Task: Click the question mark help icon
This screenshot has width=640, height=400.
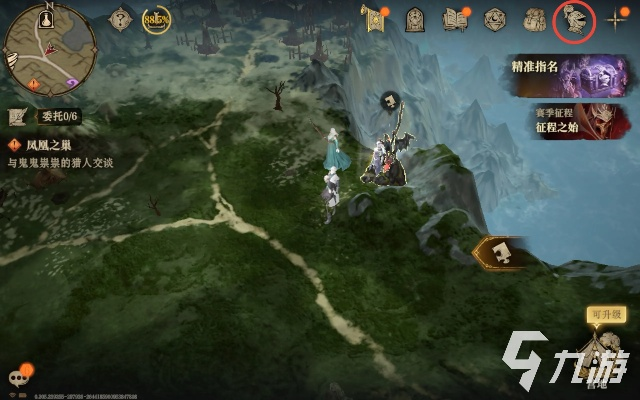Action: pos(121,19)
